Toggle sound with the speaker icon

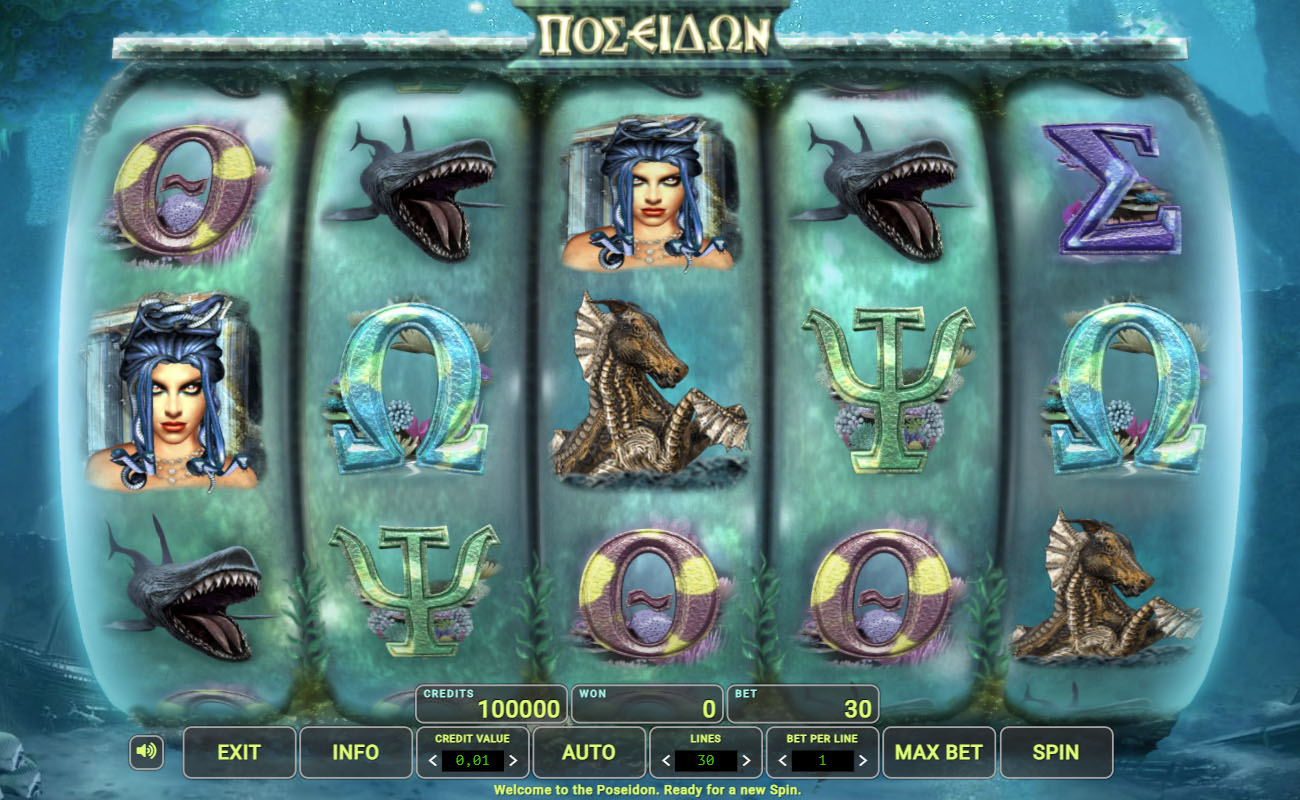click(x=146, y=752)
